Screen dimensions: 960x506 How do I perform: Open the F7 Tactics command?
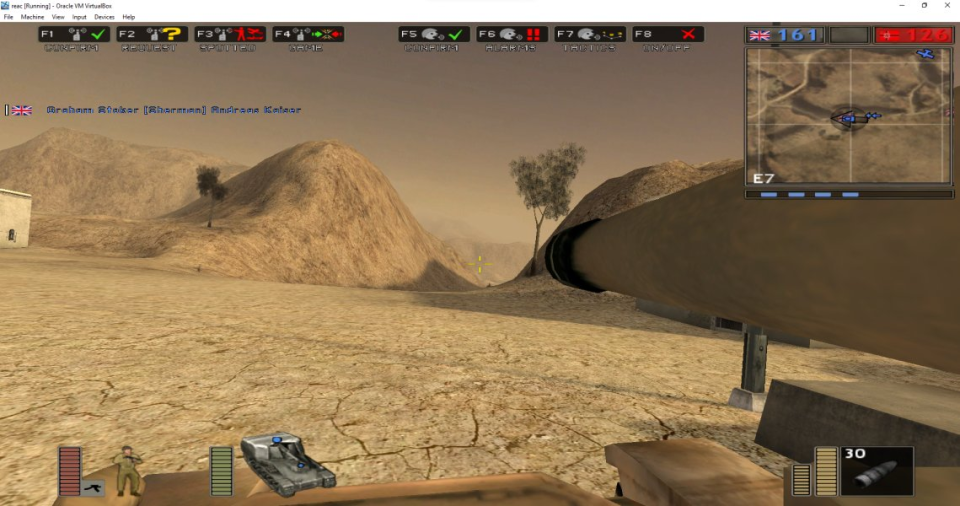tap(590, 34)
